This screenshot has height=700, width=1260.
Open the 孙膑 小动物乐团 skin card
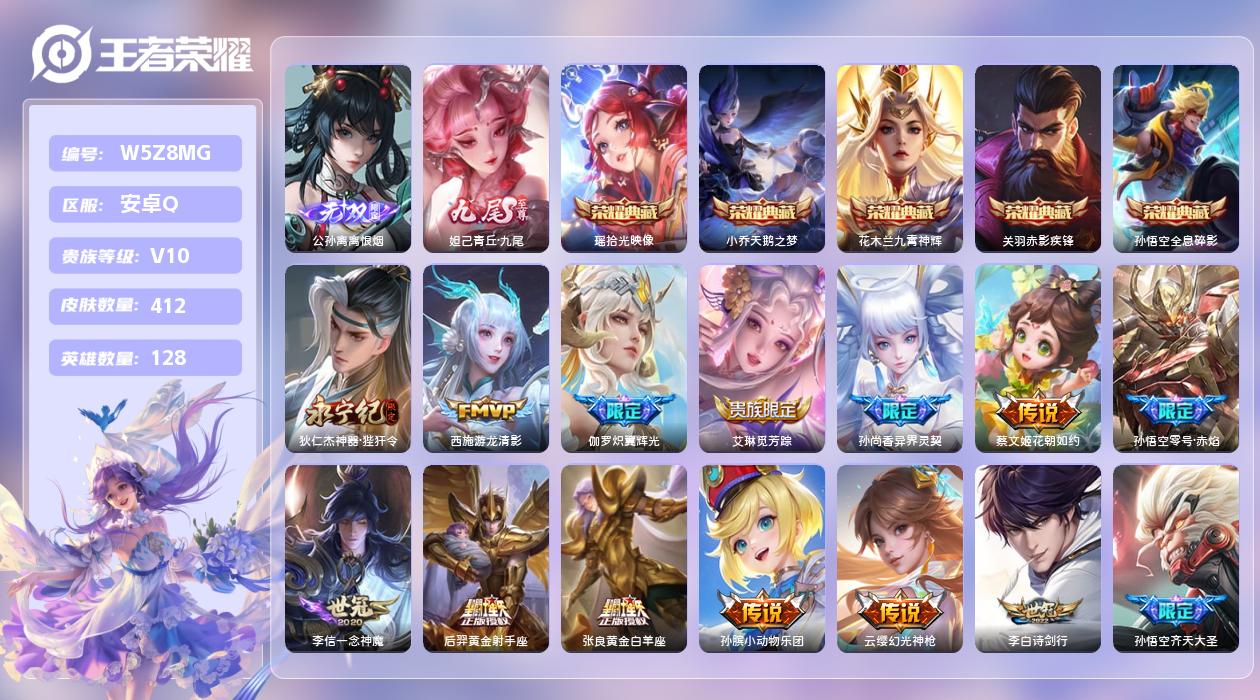(762, 558)
